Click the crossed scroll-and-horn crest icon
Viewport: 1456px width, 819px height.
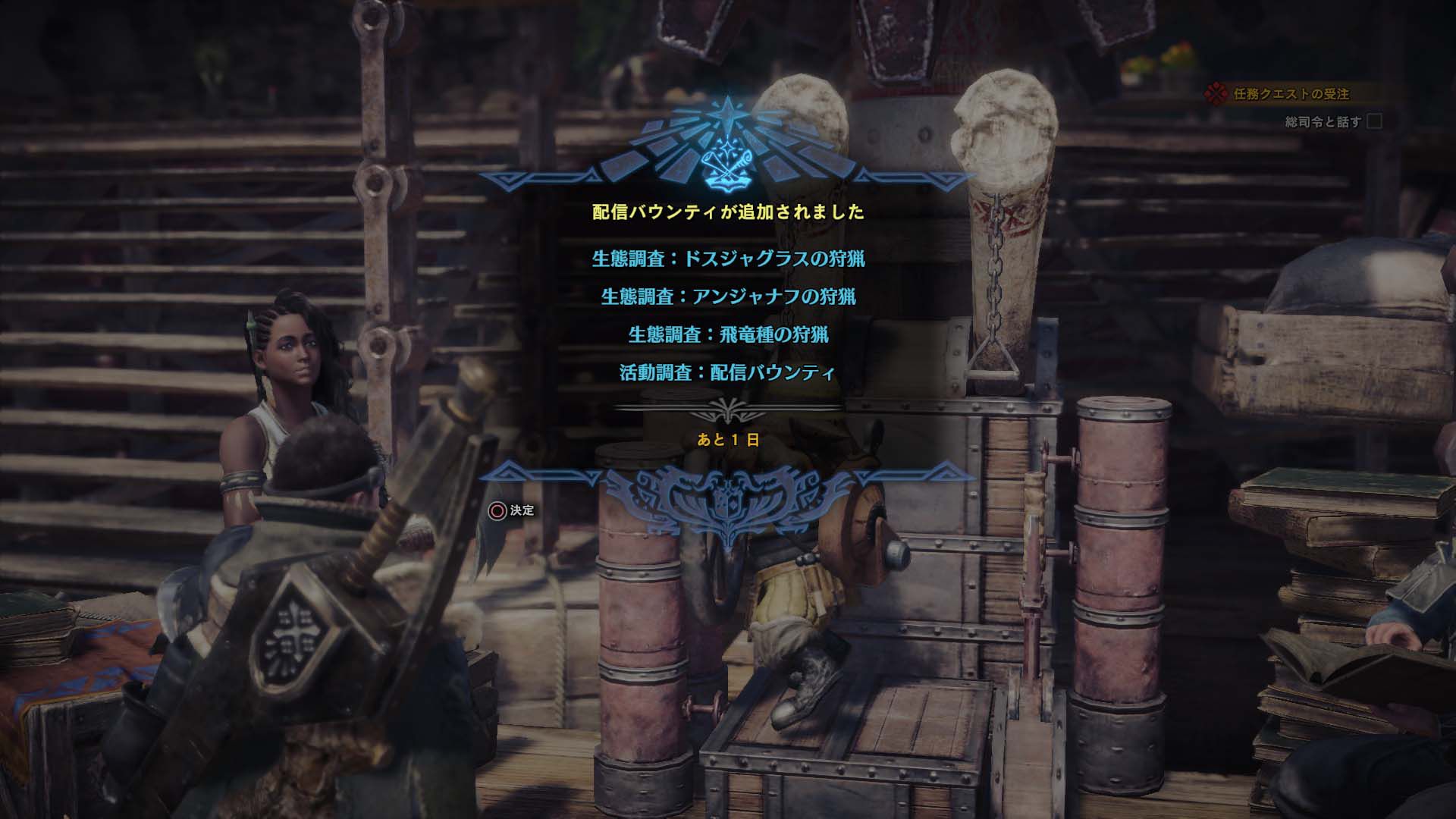click(x=726, y=167)
